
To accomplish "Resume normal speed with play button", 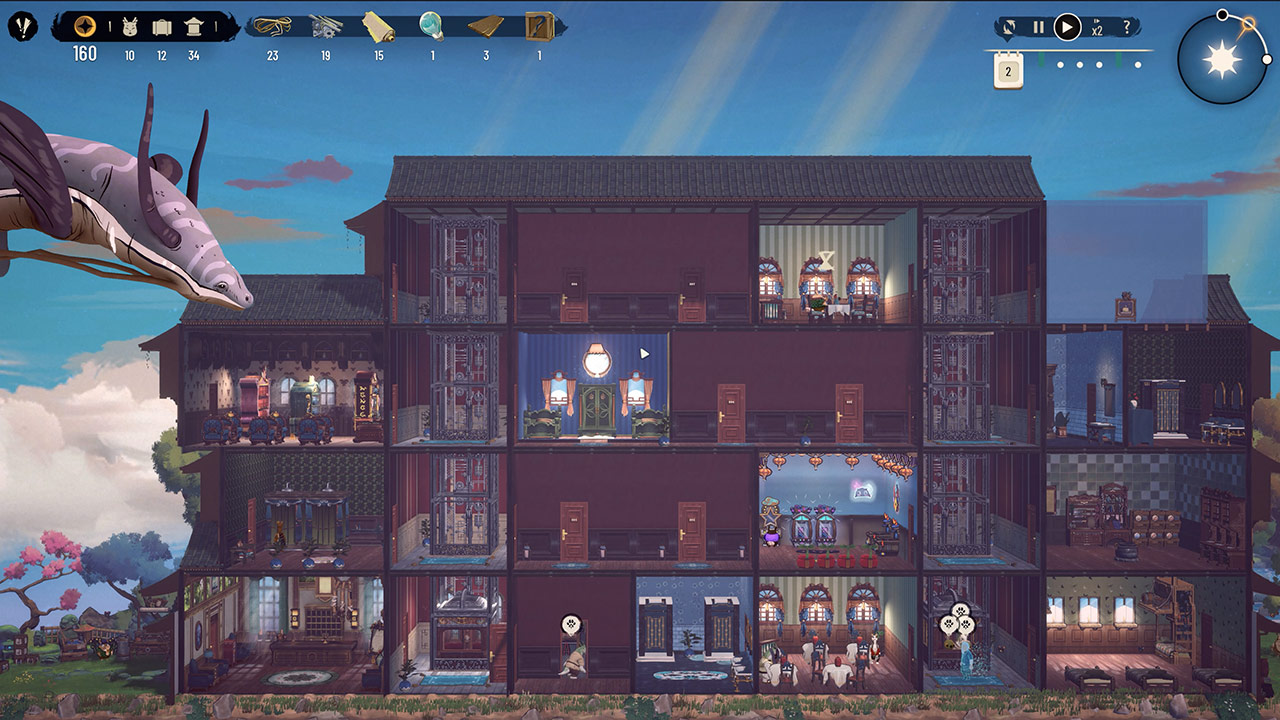I will [1067, 28].
